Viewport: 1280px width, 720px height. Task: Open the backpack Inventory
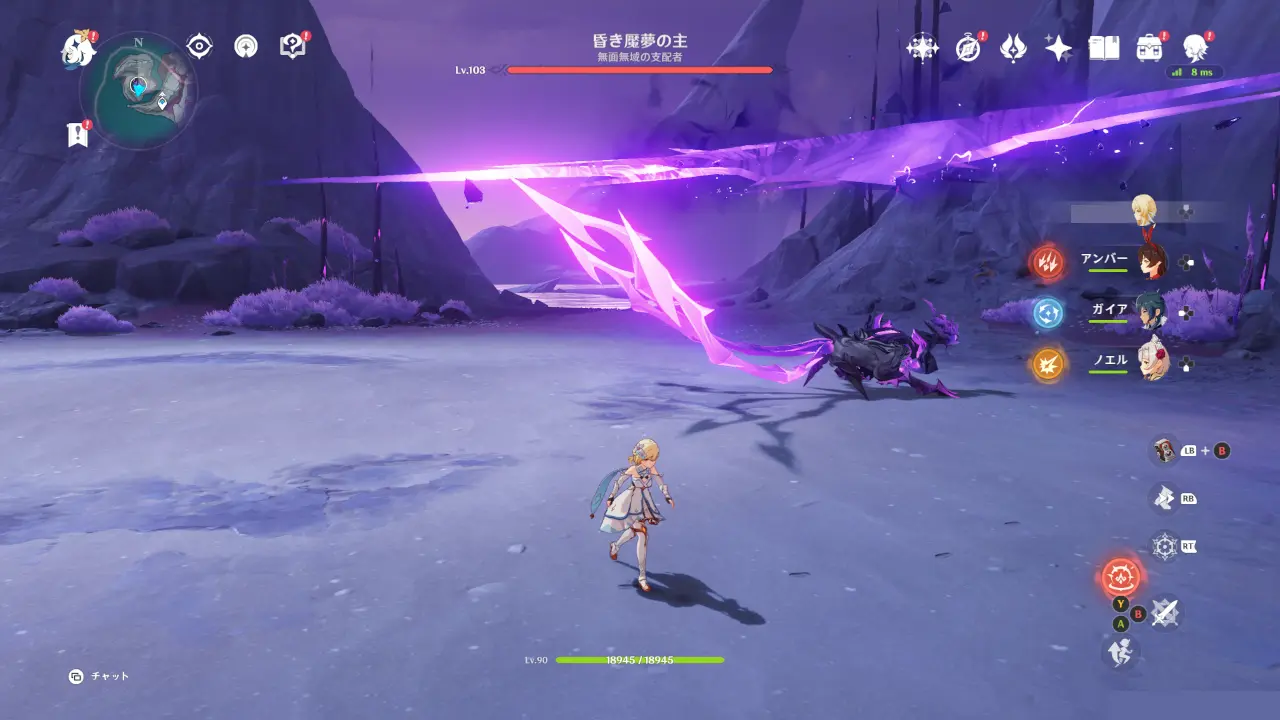coord(1149,47)
